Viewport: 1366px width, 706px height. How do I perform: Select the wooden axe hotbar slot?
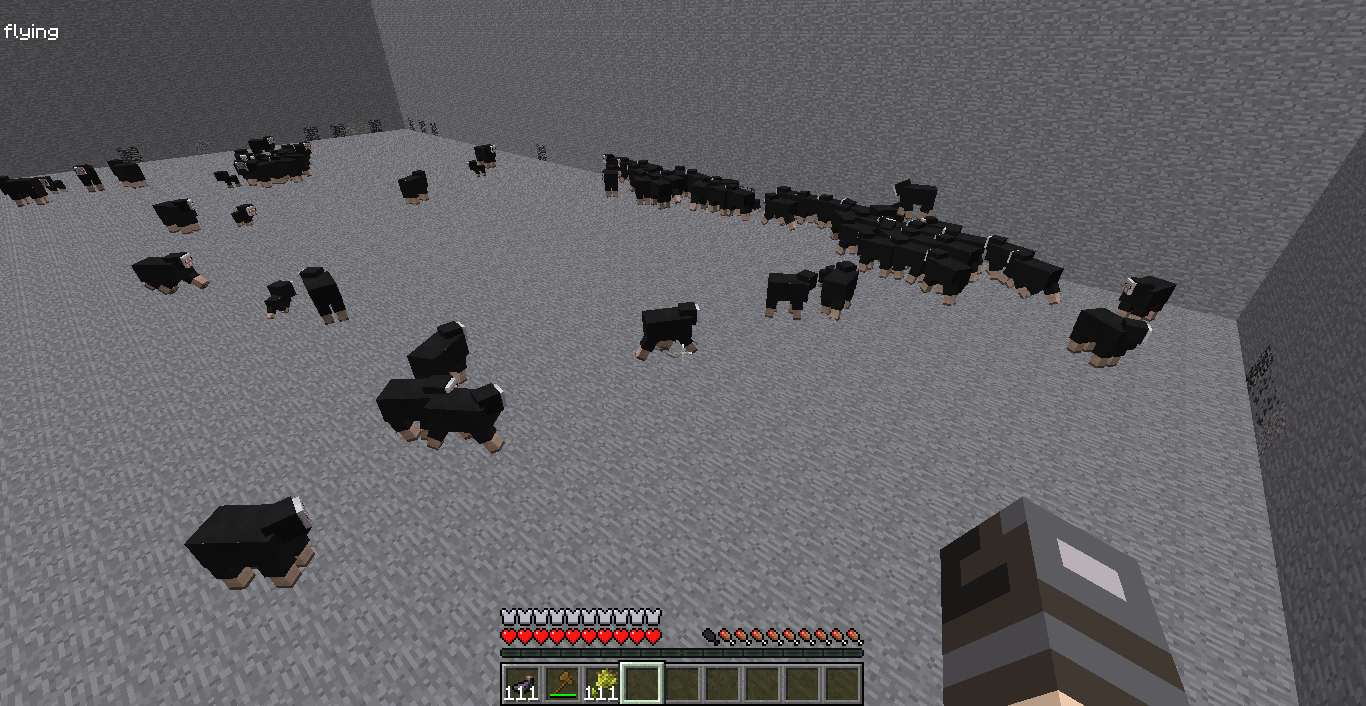coord(561,683)
